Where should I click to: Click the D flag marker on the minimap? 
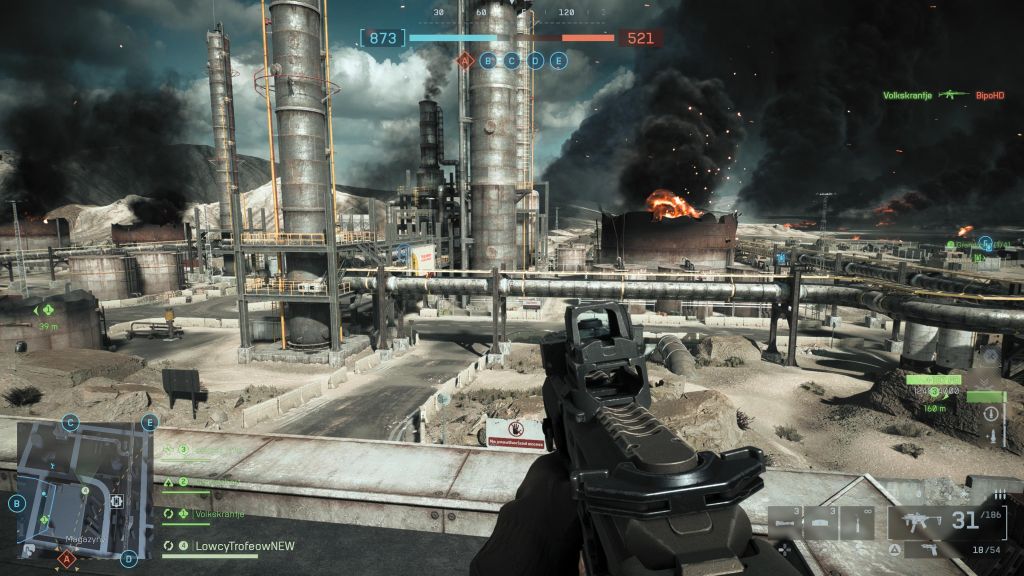[x=129, y=559]
